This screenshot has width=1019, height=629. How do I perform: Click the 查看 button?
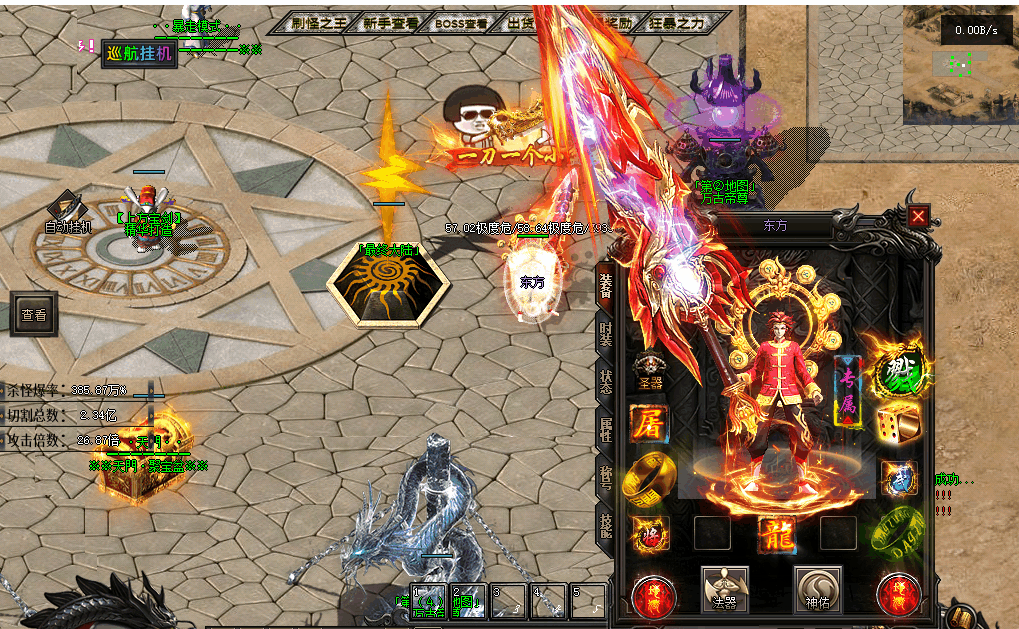33,315
